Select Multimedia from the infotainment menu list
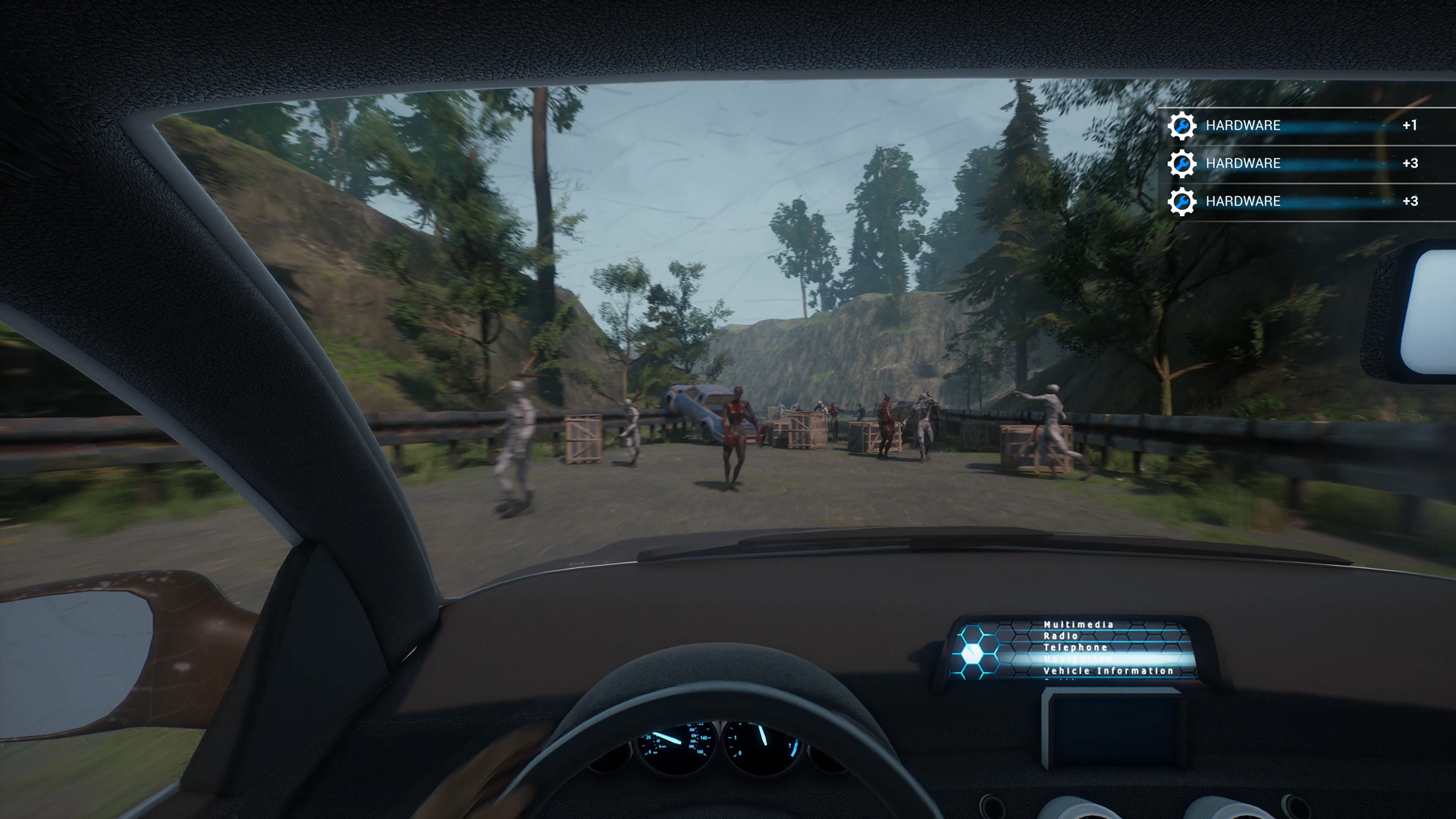Image resolution: width=1456 pixels, height=819 pixels. 1077,625
